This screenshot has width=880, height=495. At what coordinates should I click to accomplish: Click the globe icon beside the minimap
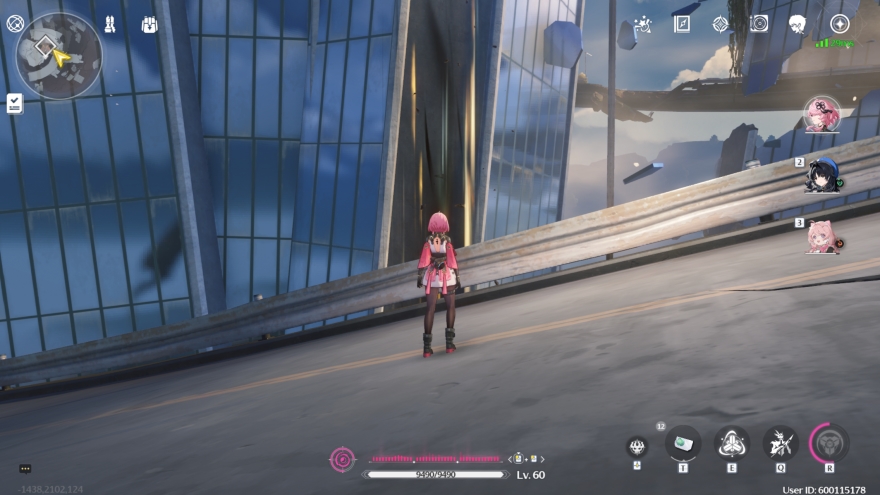pos(15,23)
